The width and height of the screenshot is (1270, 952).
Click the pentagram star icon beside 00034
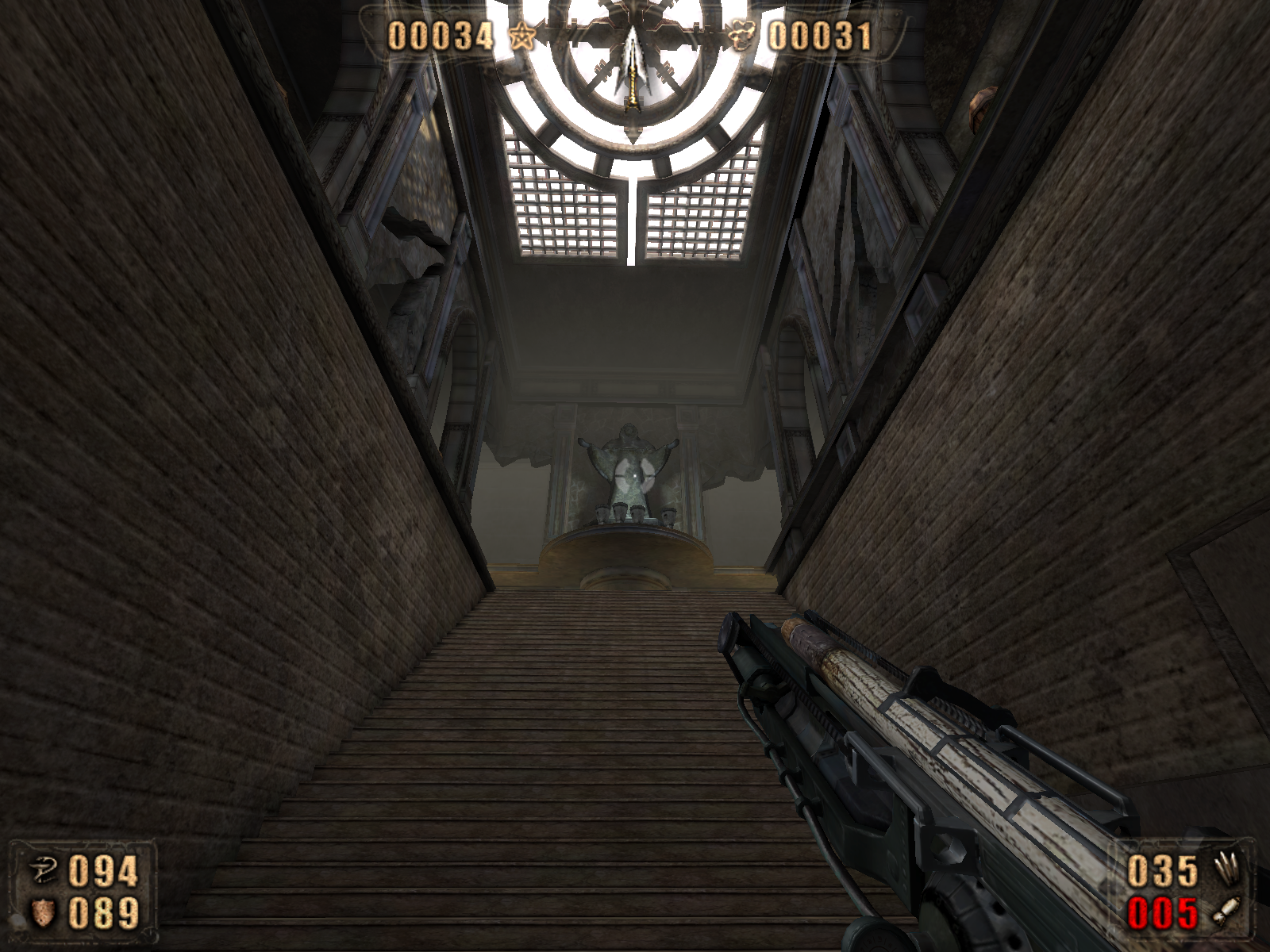[x=521, y=37]
